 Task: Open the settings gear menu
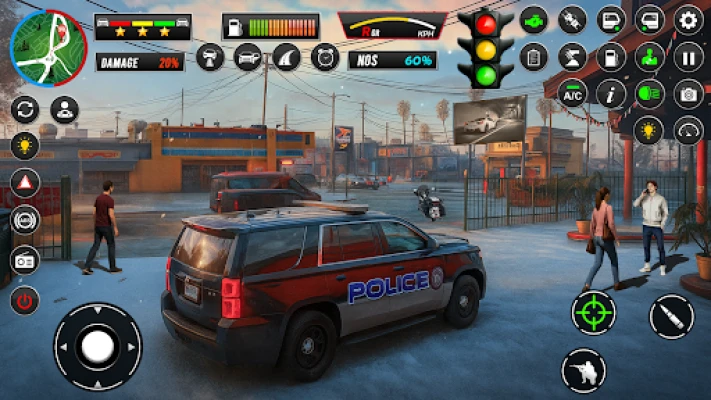coord(689,19)
